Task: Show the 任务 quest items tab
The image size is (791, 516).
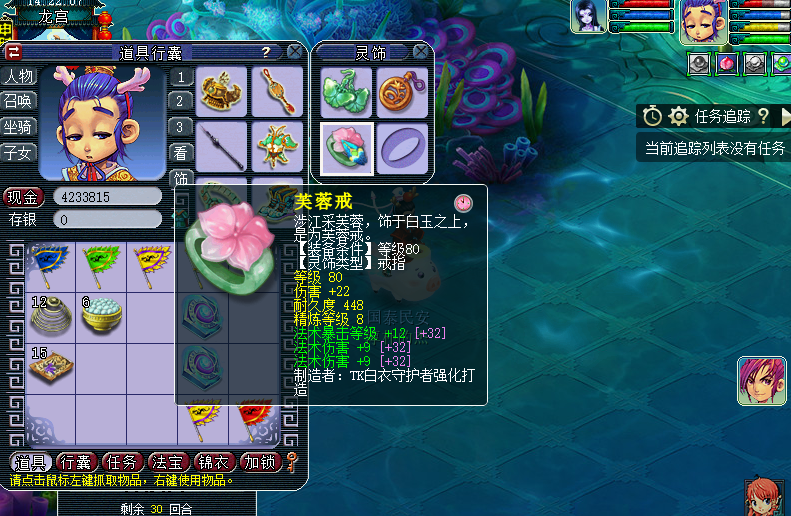Action: coord(122,462)
